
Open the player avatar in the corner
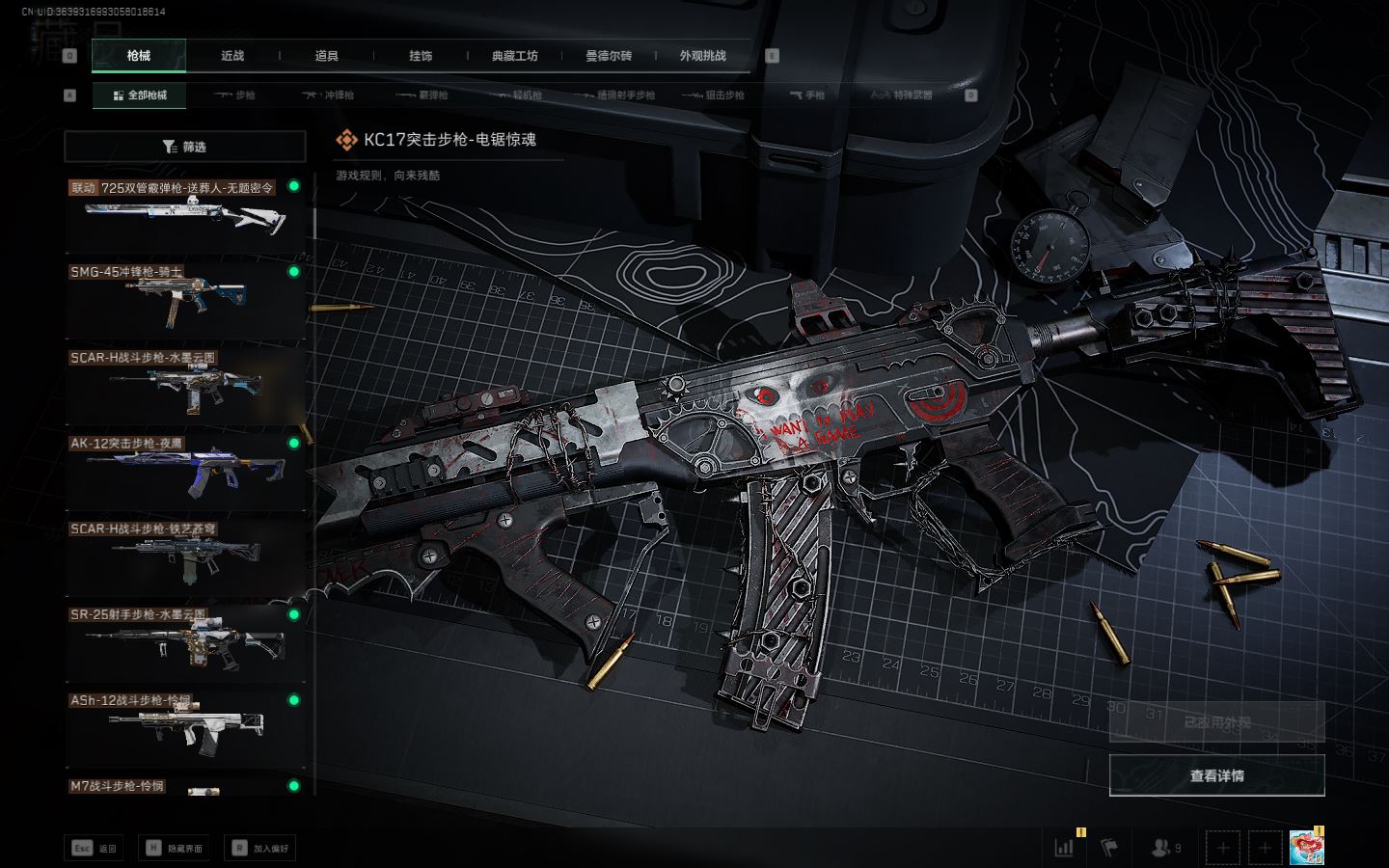point(1306,848)
